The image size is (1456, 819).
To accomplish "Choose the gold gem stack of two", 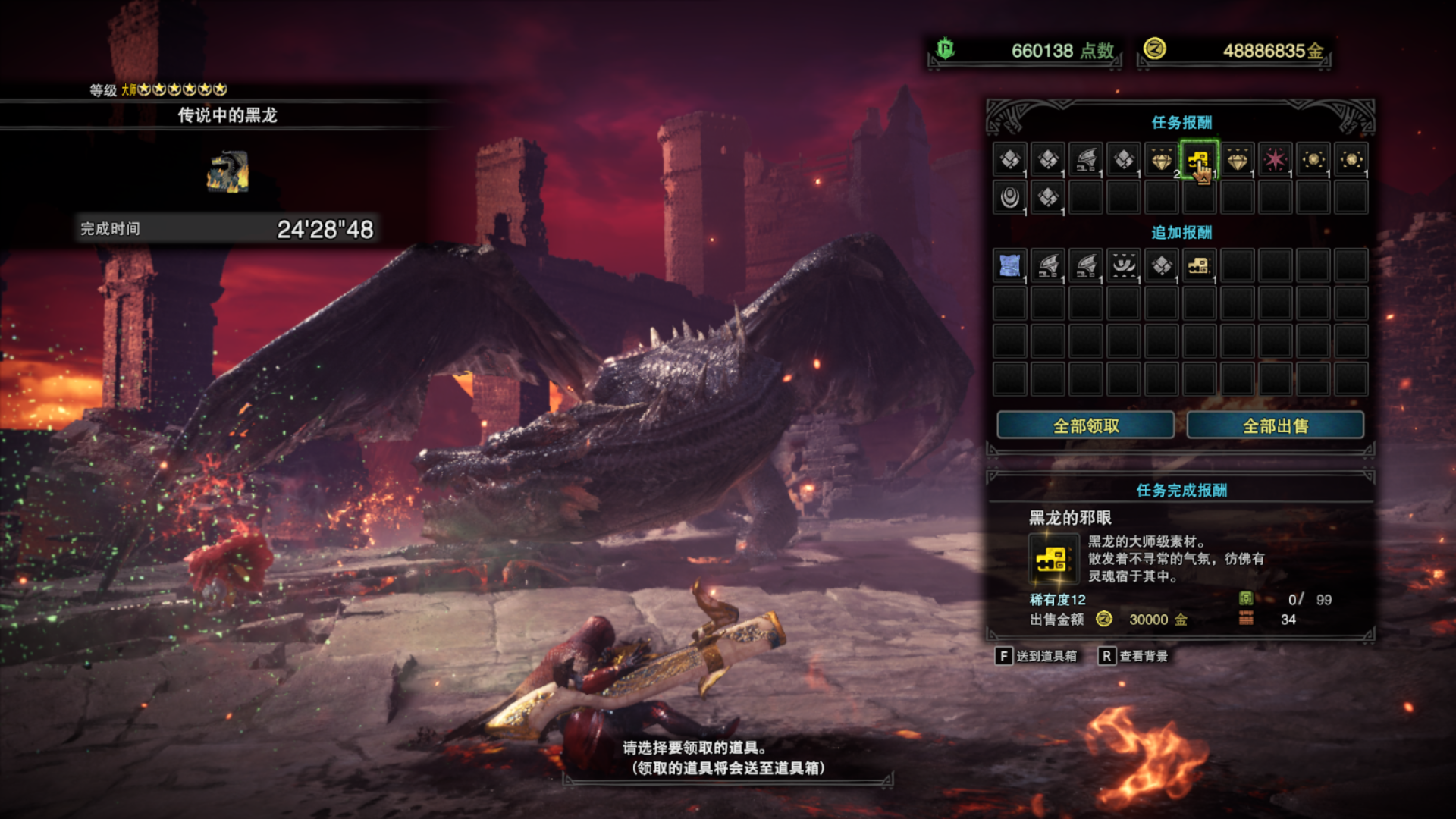I will point(1161,160).
